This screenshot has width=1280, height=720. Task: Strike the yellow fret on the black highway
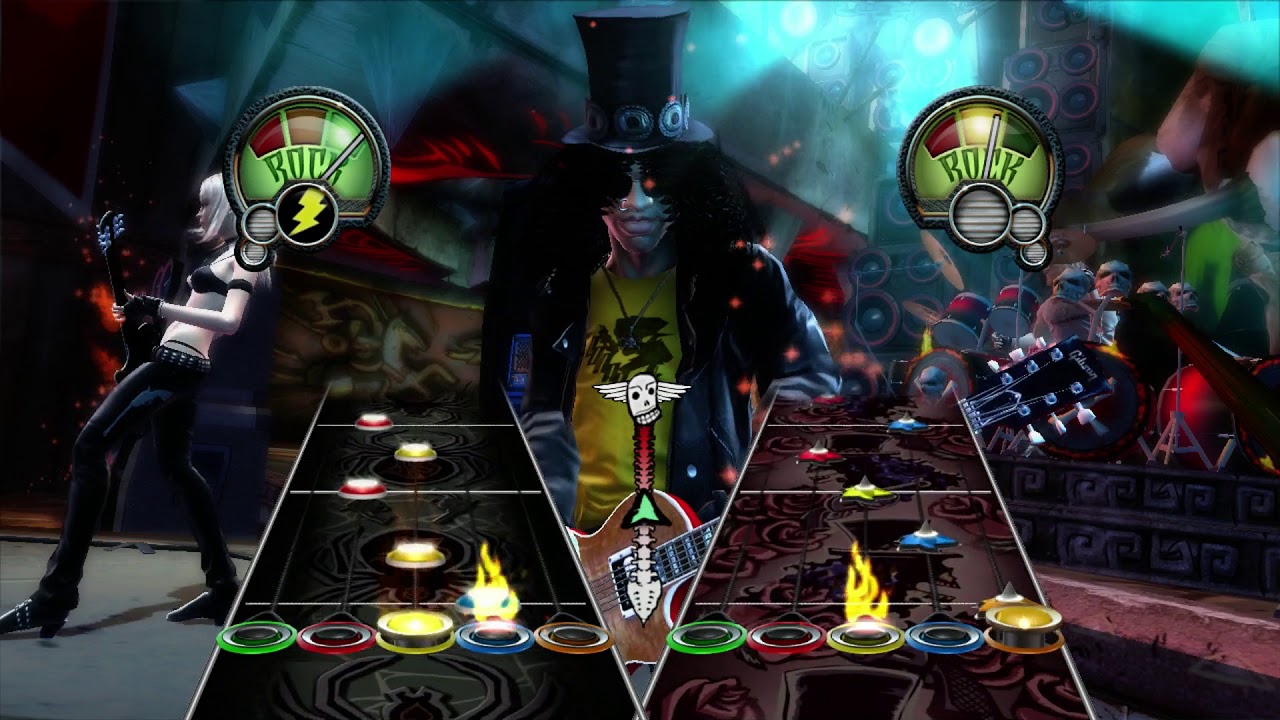tap(415, 633)
